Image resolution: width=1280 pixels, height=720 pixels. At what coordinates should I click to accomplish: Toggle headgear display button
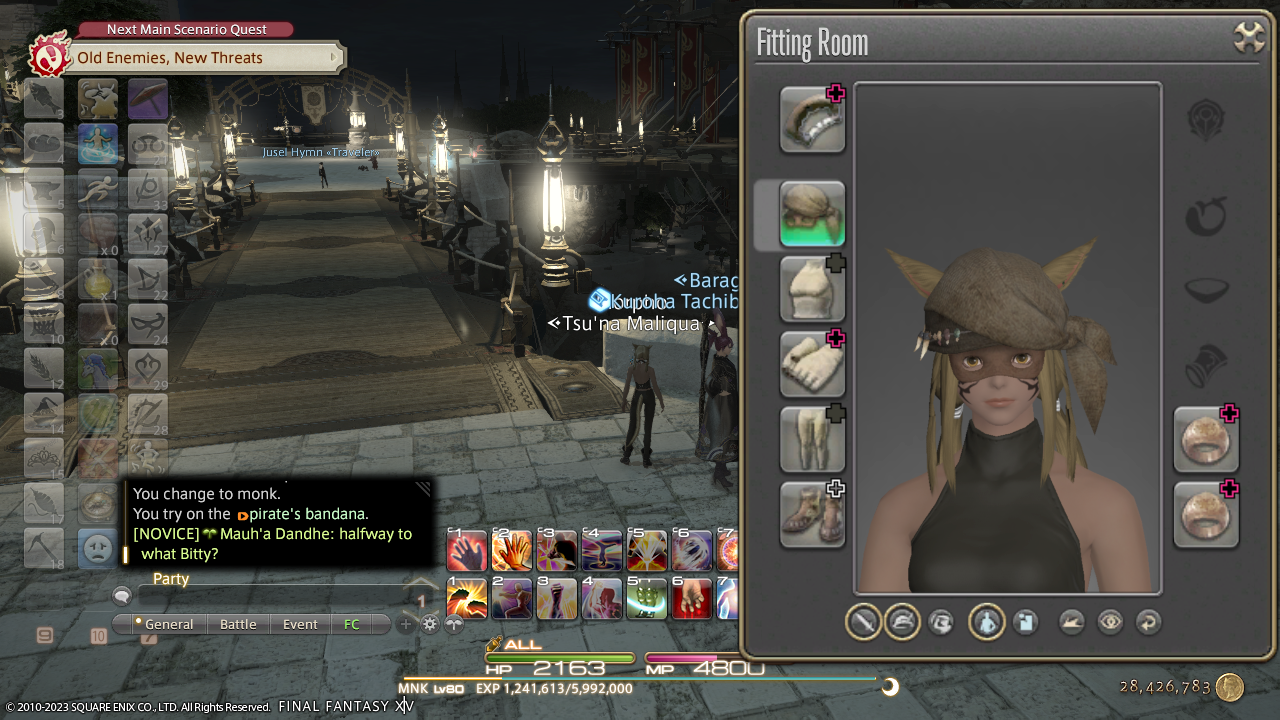pyautogui.click(x=902, y=622)
